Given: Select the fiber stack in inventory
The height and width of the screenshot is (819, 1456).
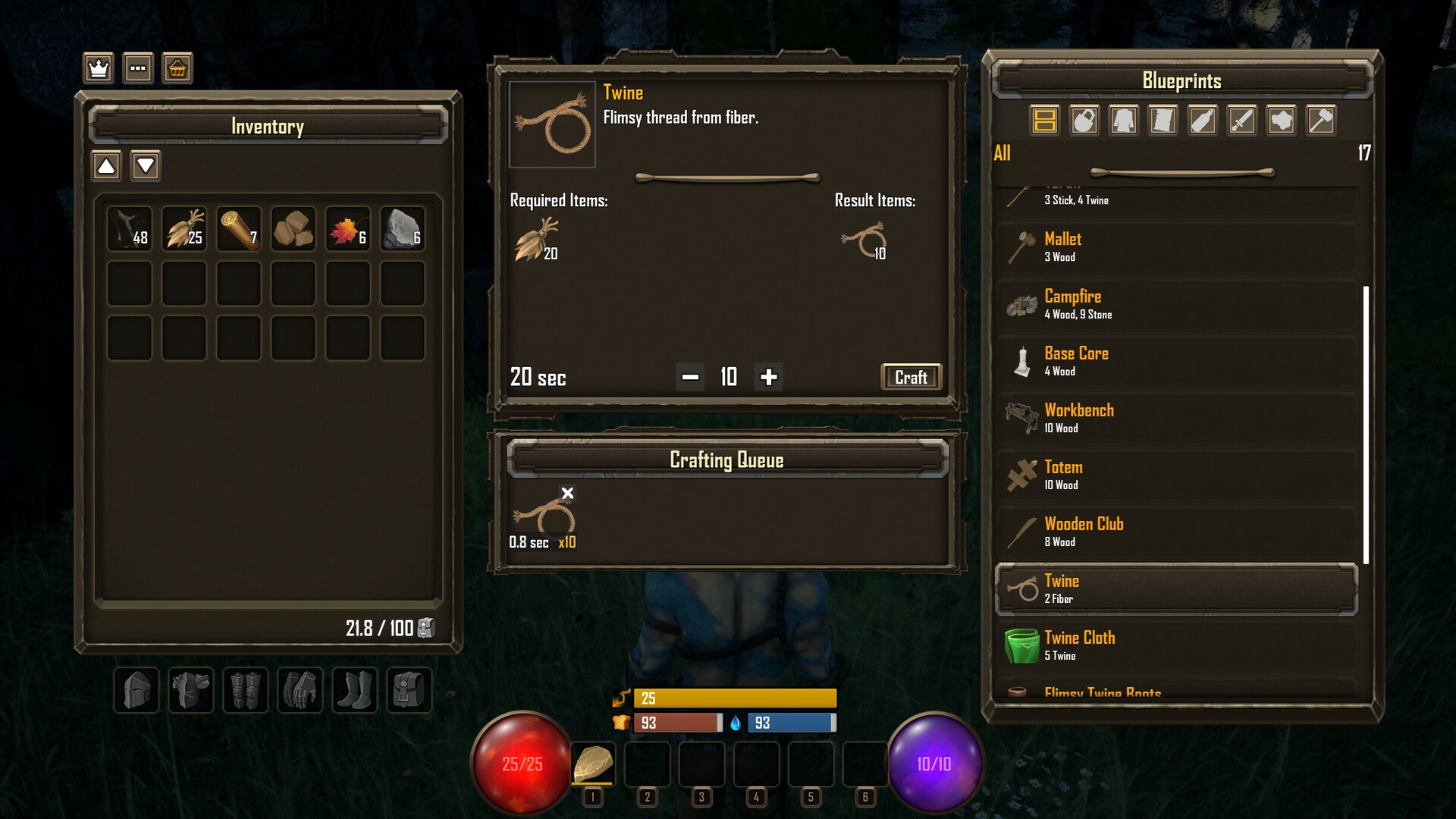Looking at the screenshot, I should pyautogui.click(x=184, y=228).
